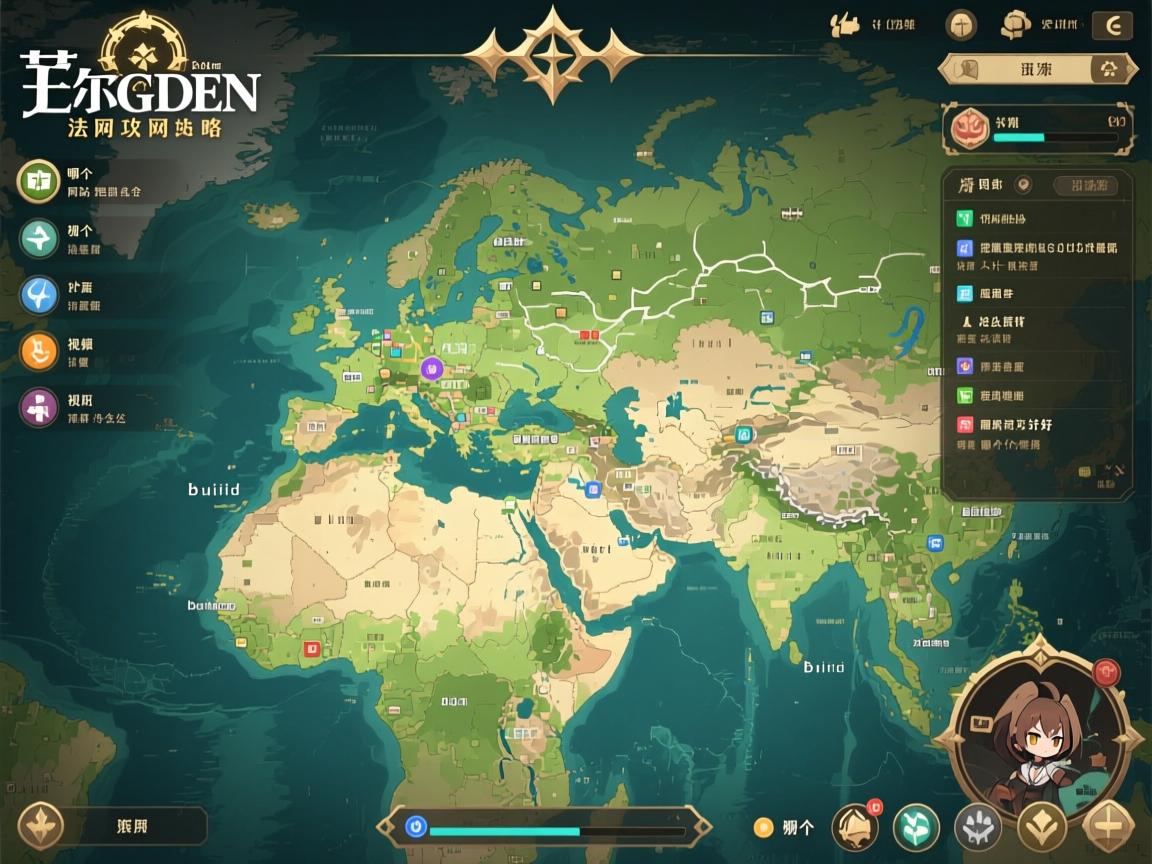
Task: Open the gold helmet icon with notification
Action: [854, 826]
